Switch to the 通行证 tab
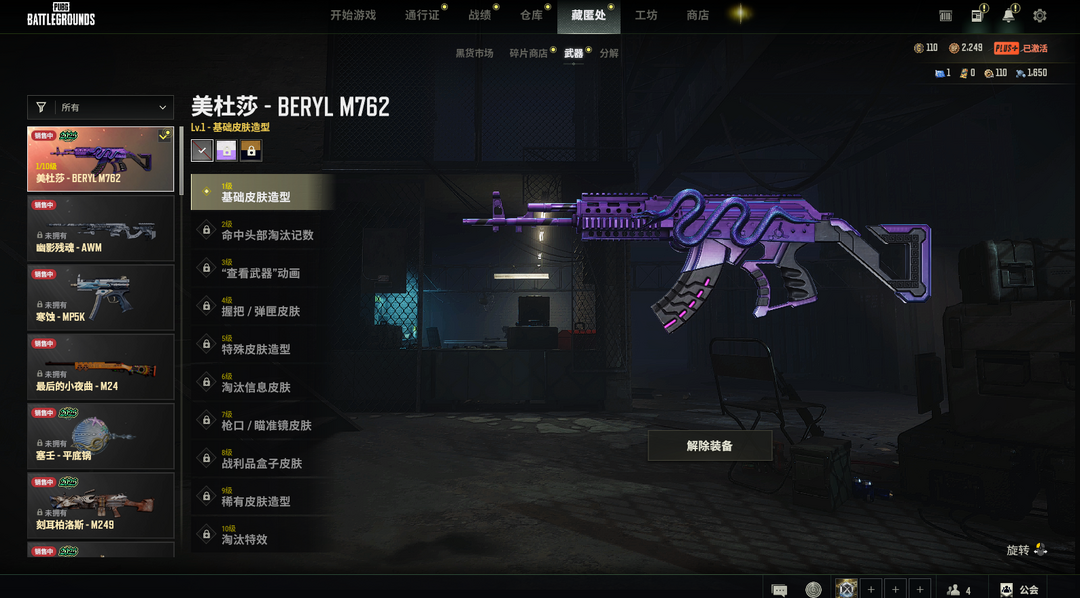The height and width of the screenshot is (598, 1080). click(422, 15)
